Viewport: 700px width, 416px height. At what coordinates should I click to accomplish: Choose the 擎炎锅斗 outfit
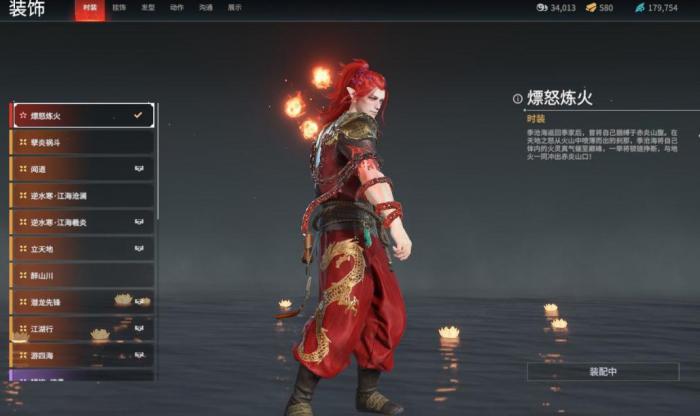pos(82,143)
